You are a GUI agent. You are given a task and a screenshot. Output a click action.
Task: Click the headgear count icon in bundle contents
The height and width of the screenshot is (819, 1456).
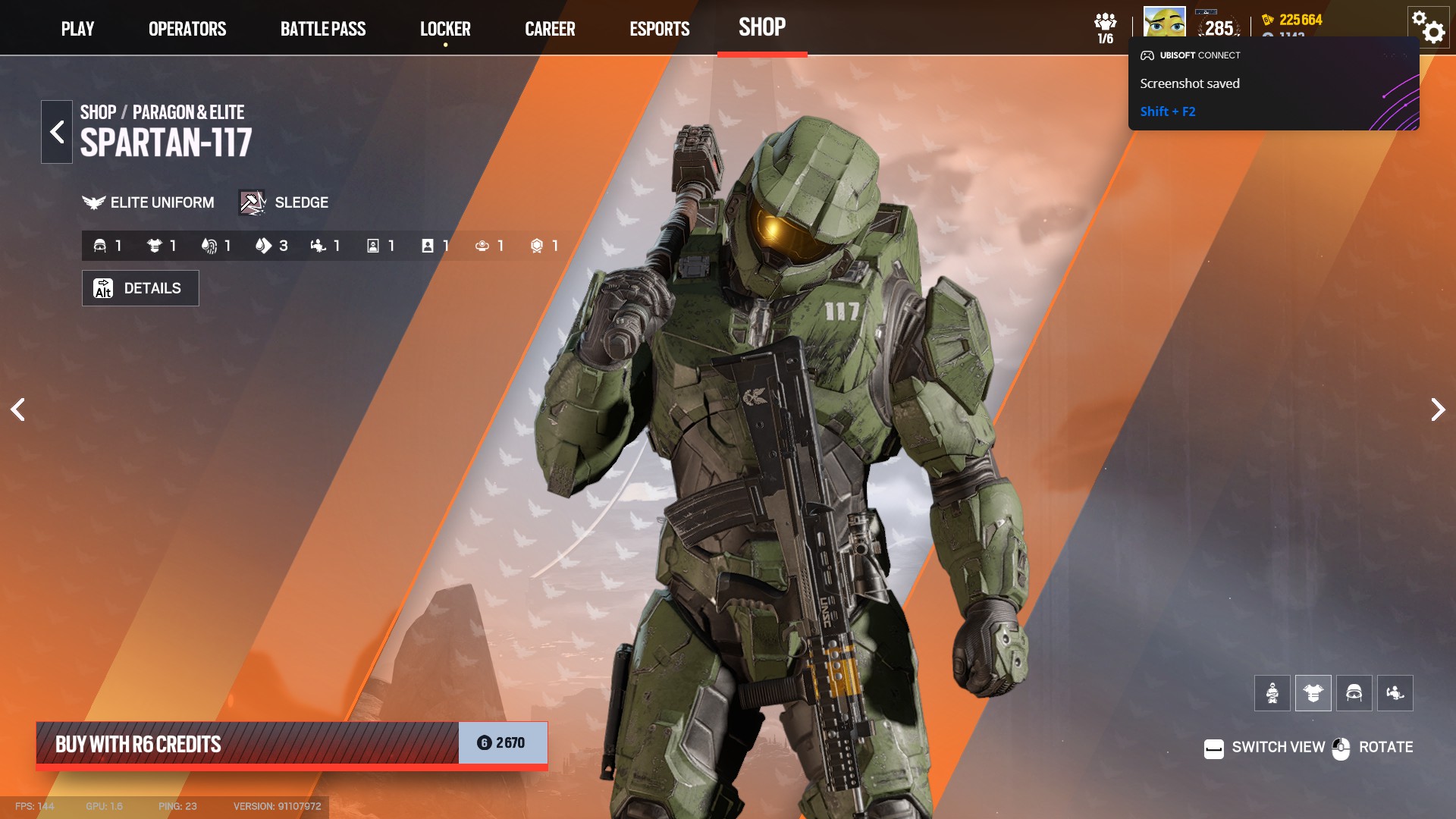100,244
